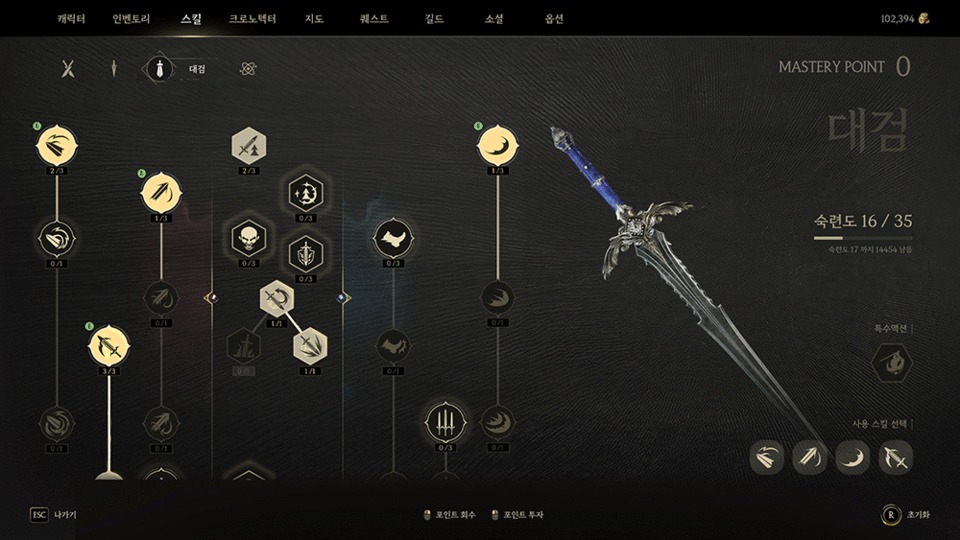Switch to the 크로노텍터 menu
This screenshot has height=540, width=960.
(252, 18)
